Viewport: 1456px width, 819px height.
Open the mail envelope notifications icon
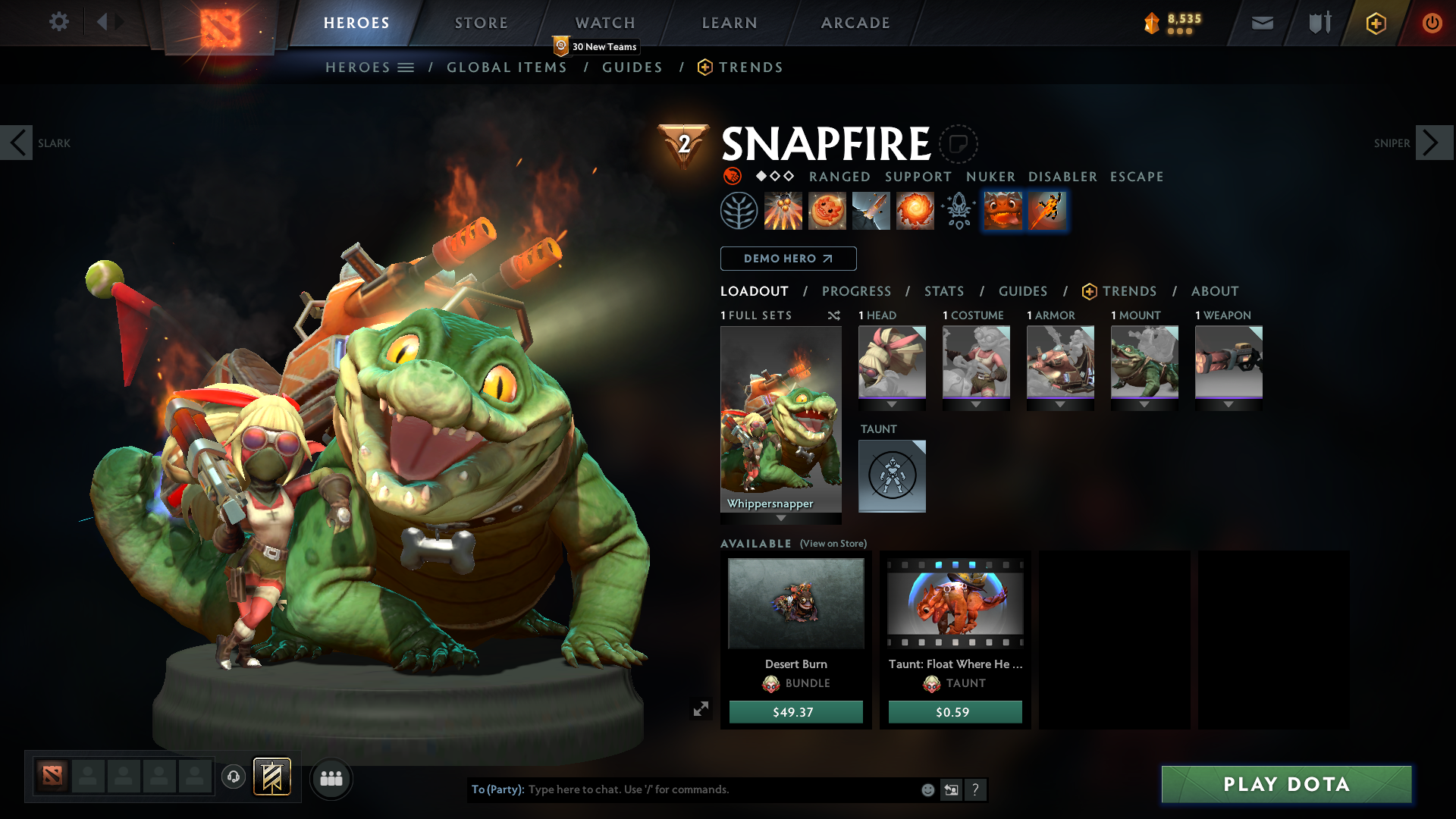click(x=1262, y=23)
